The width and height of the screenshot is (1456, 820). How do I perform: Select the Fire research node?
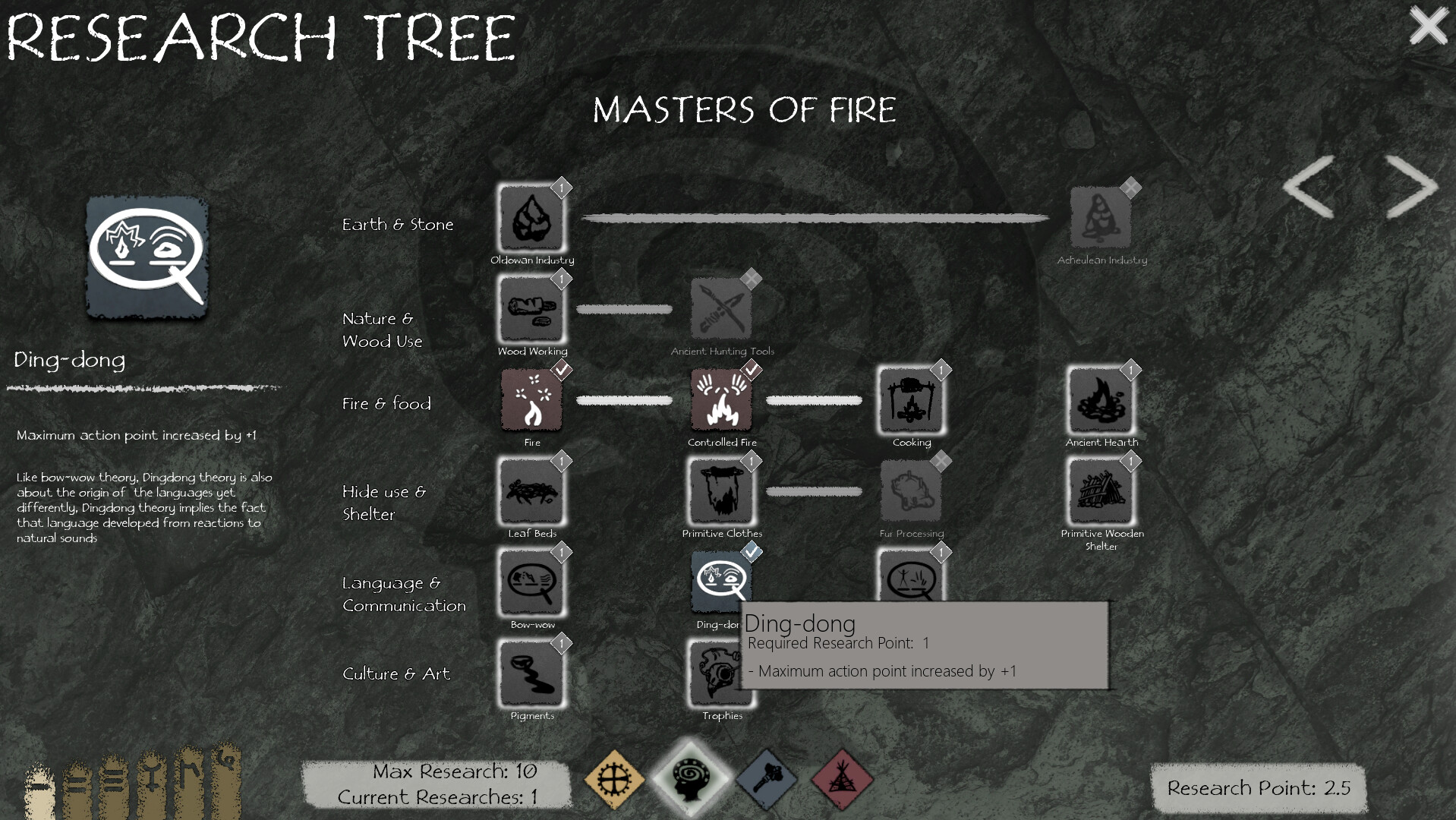tap(531, 401)
